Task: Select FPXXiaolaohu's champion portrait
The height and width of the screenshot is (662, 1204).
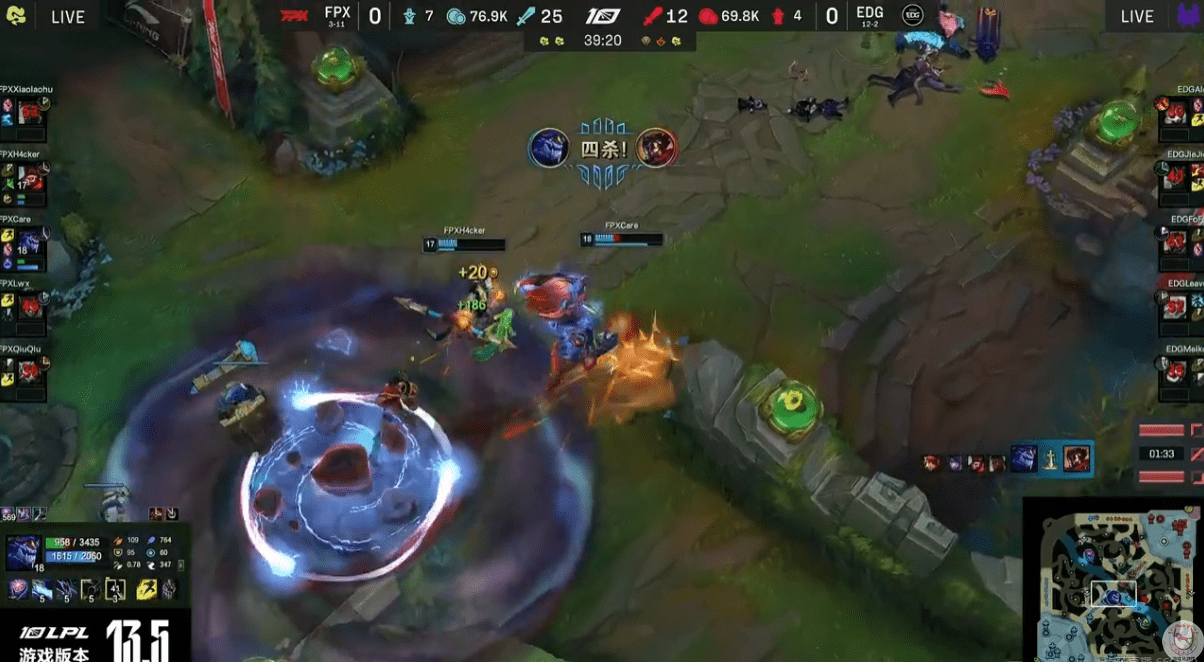Action: pyautogui.click(x=28, y=111)
